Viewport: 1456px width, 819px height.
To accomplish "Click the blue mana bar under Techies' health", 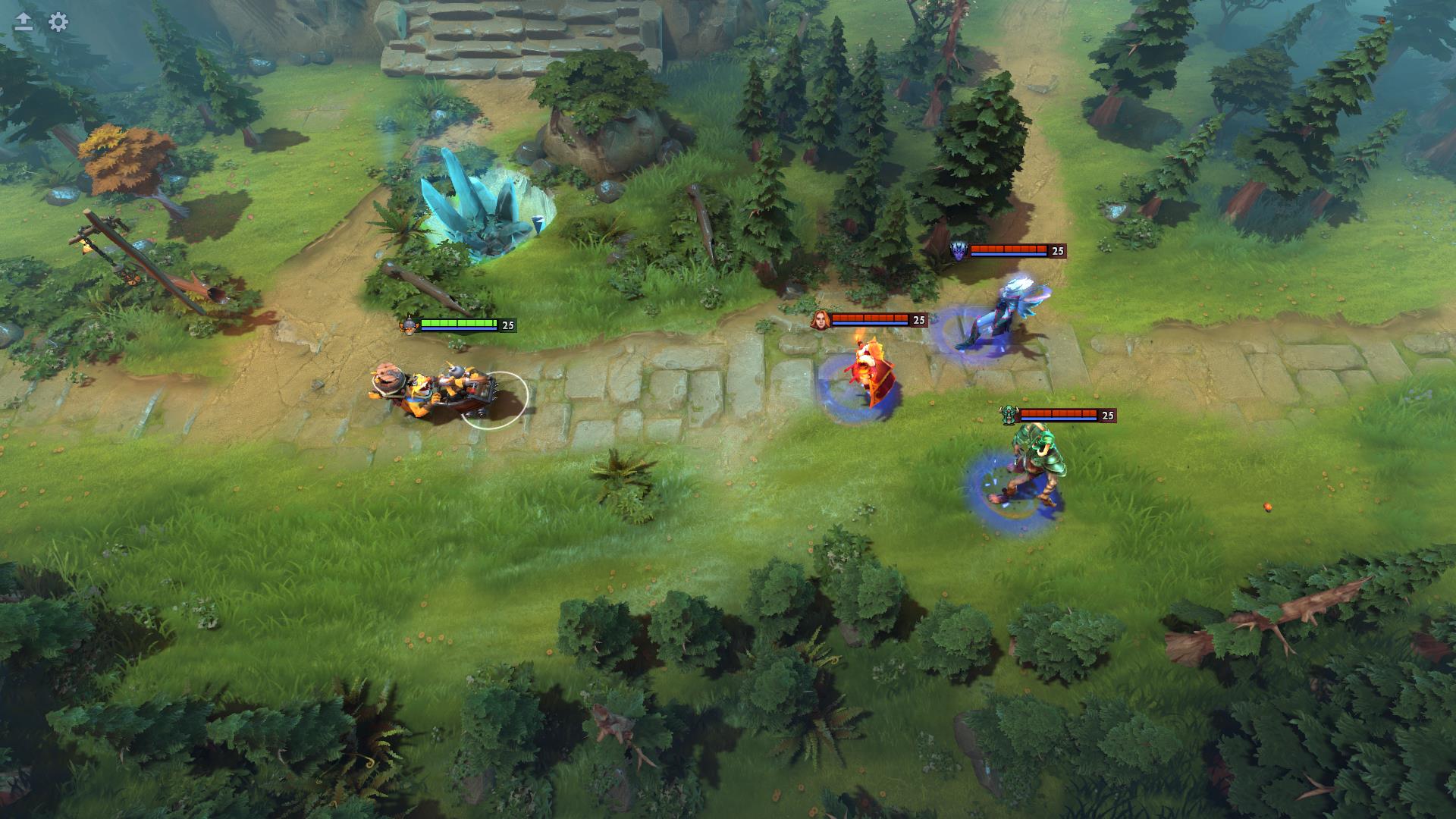I will point(459,330).
